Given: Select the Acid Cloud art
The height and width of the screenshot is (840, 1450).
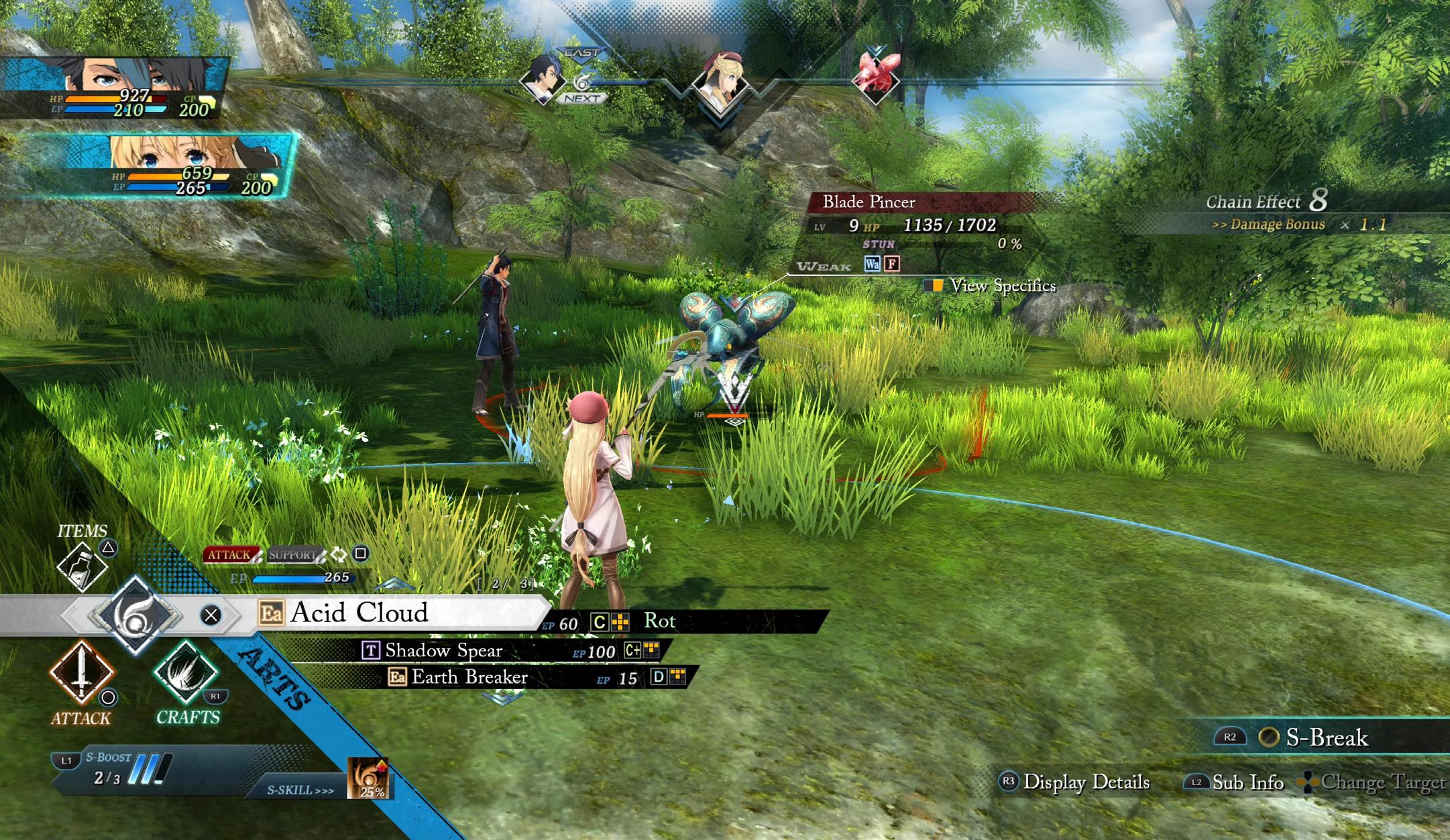Looking at the screenshot, I should click(x=359, y=613).
